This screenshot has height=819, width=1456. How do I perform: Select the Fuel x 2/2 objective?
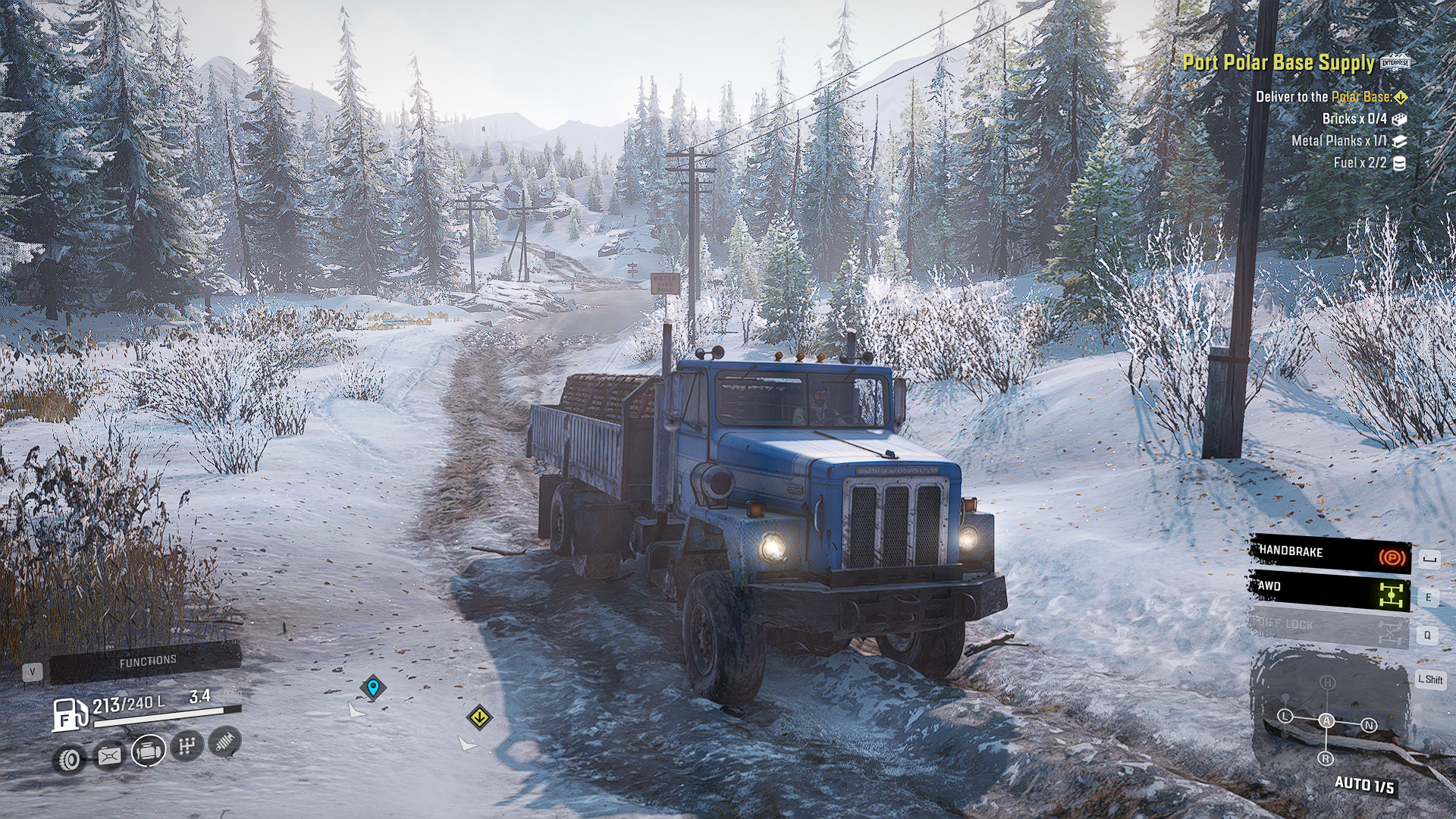coord(1360,162)
